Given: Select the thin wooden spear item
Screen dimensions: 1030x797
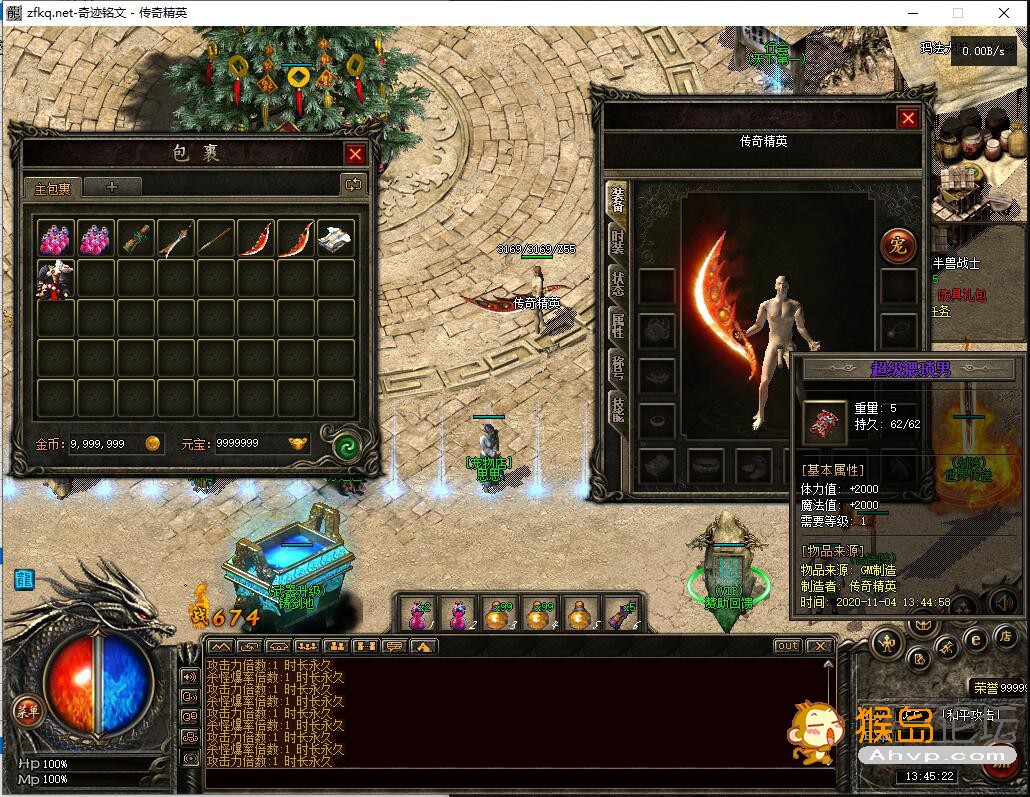Looking at the screenshot, I should click(215, 238).
